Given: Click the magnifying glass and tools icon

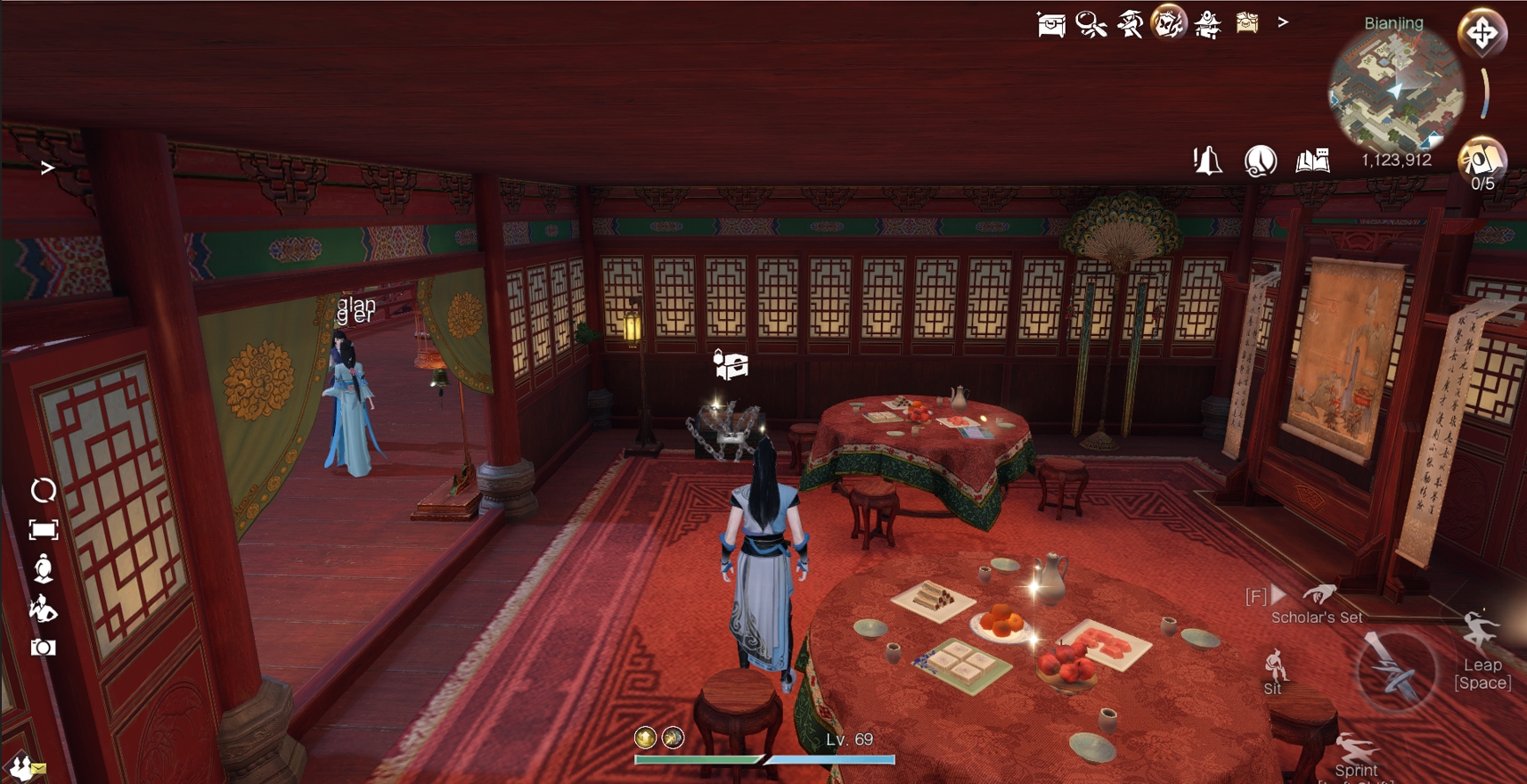Looking at the screenshot, I should coord(1090,24).
